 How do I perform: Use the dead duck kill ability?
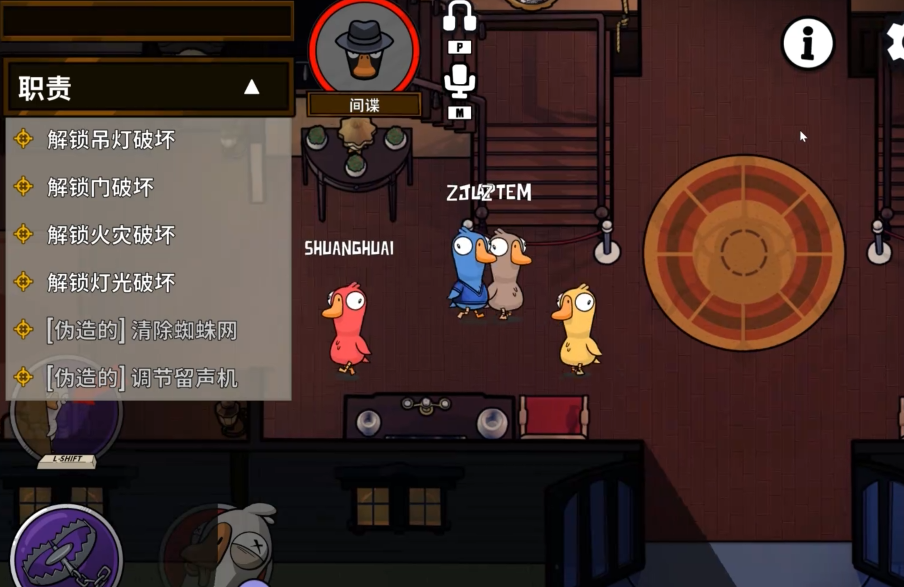(x=220, y=548)
